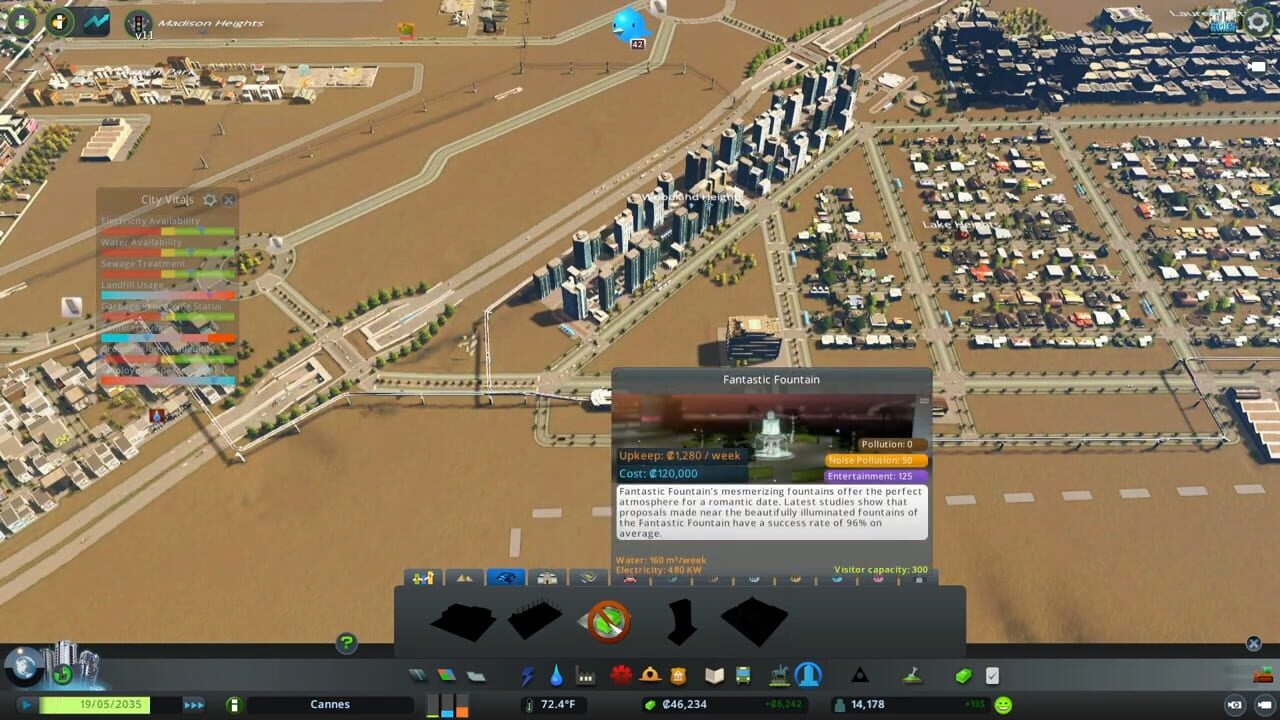The image size is (1280, 720).
Task: Open the Public Transport menu
Action: point(743,676)
